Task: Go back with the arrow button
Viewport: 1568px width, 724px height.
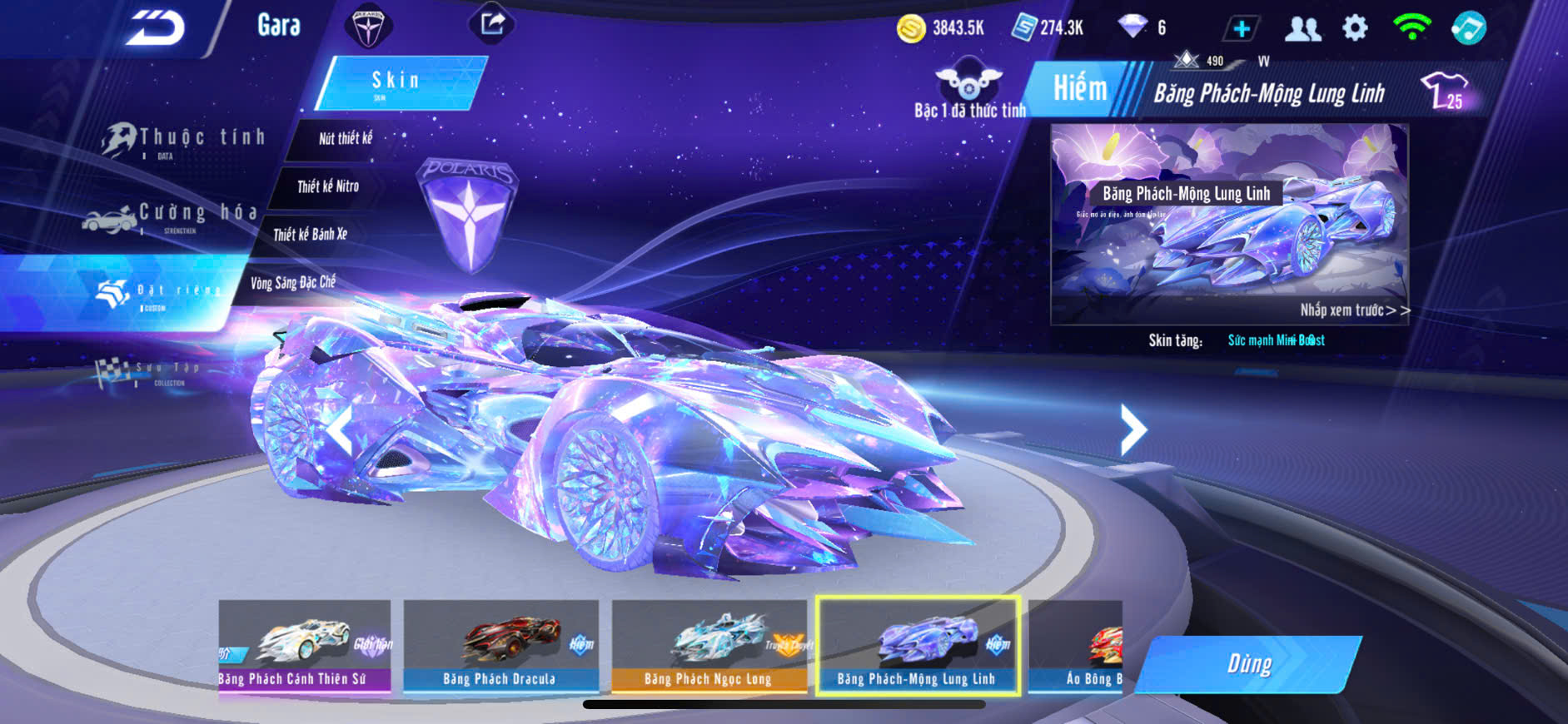Action: coord(155,28)
